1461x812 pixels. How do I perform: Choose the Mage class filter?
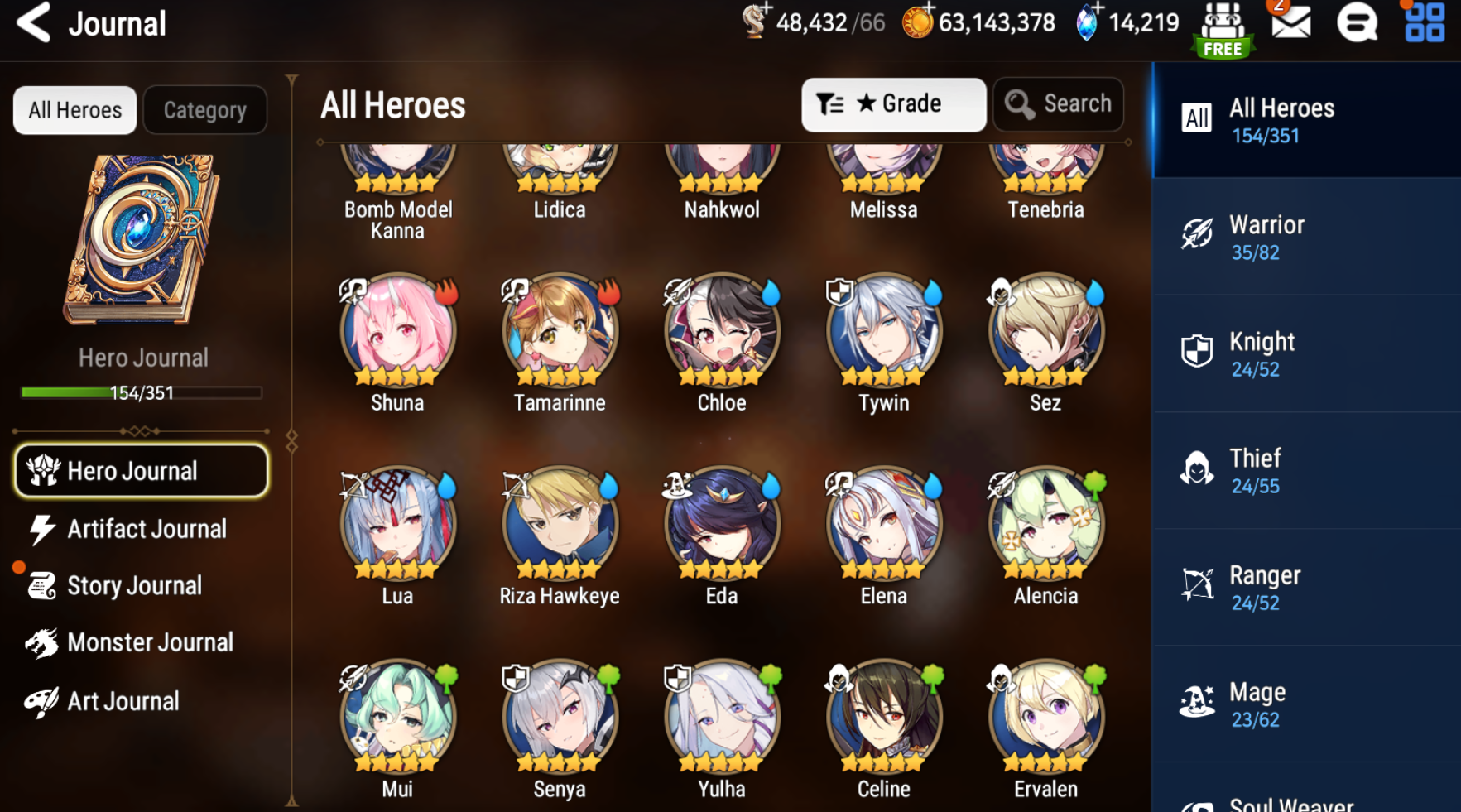point(1305,704)
